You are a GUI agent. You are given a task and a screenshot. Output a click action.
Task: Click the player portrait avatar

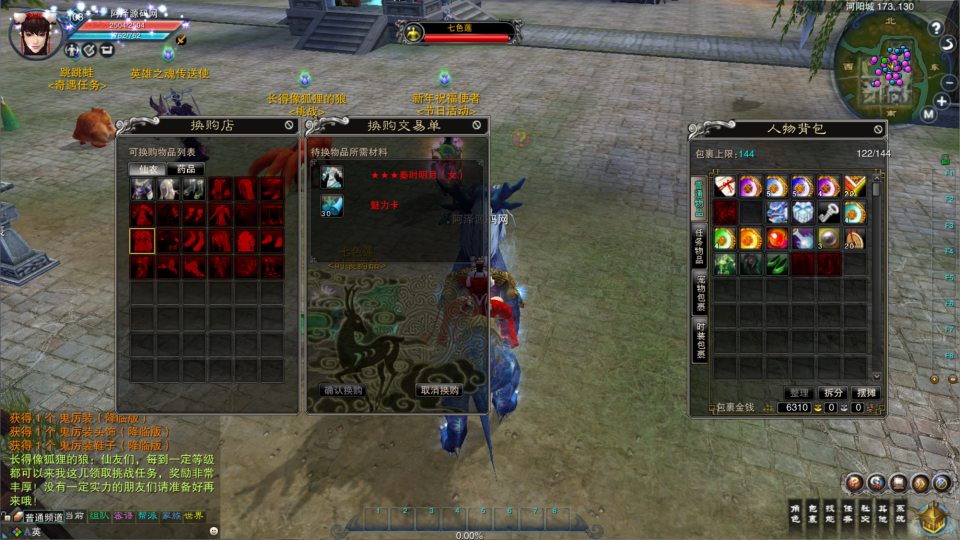(x=33, y=31)
